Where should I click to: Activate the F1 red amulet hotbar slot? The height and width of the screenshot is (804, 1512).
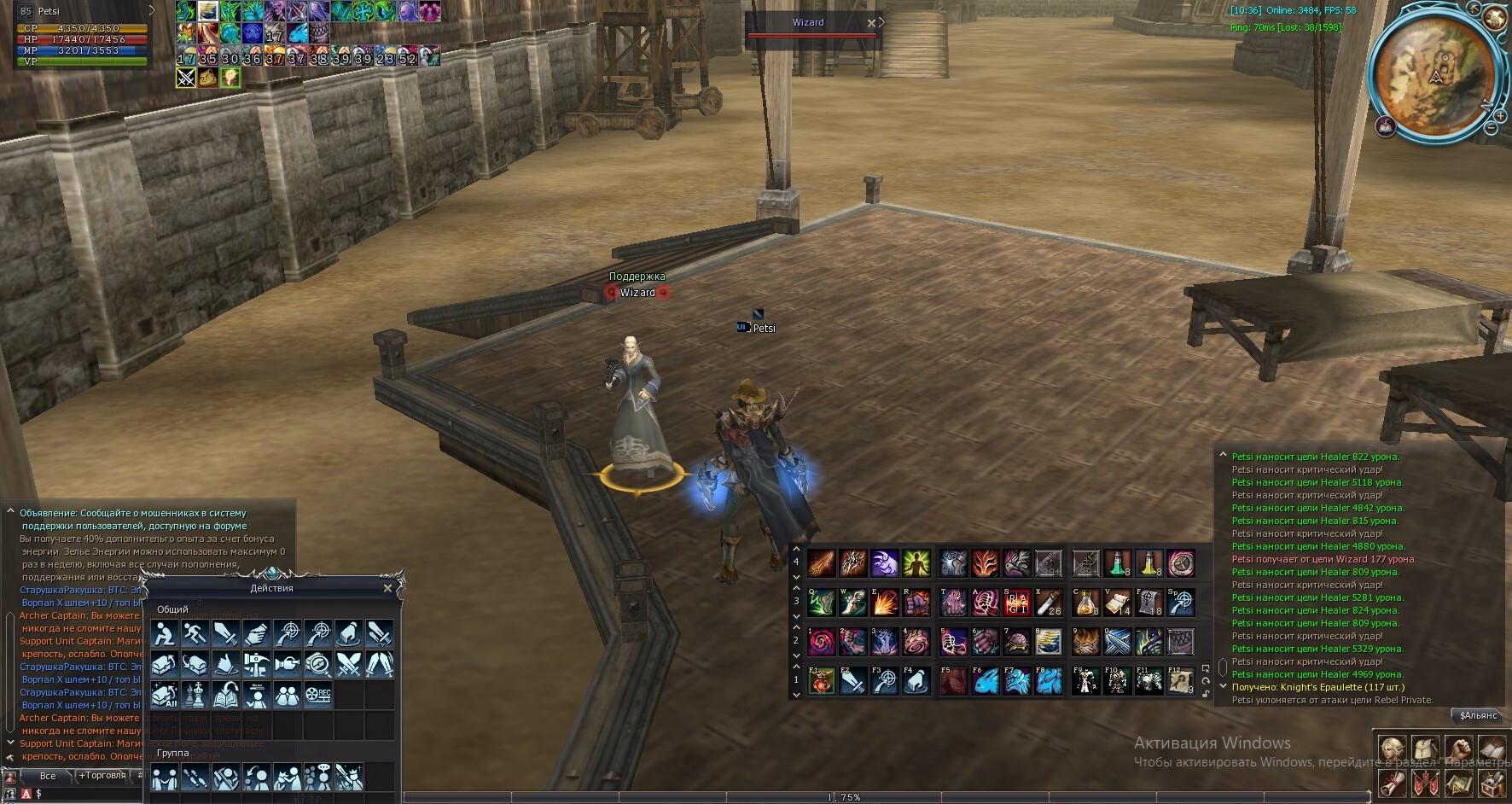[x=822, y=681]
